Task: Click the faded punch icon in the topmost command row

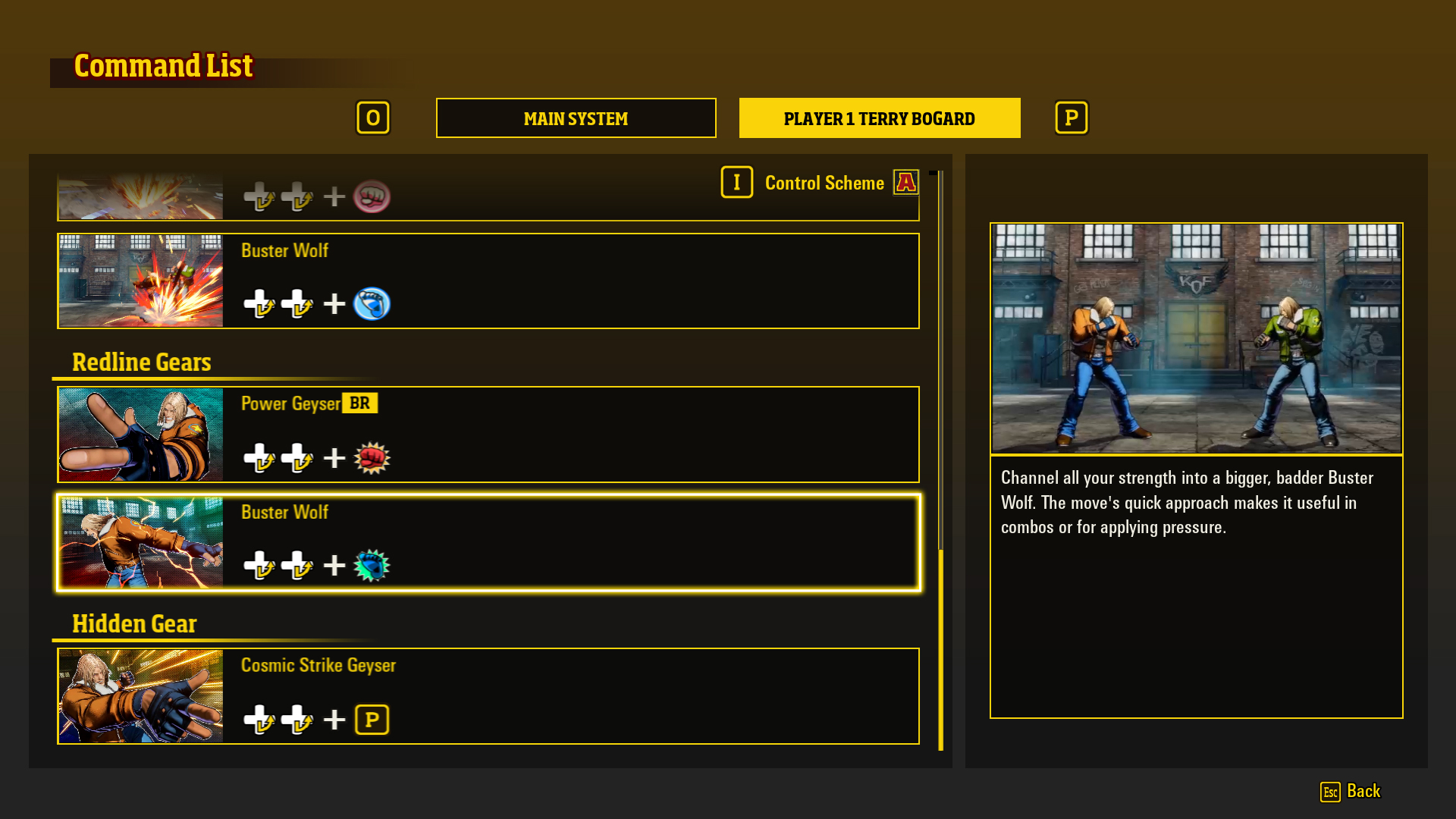Action: tap(372, 196)
